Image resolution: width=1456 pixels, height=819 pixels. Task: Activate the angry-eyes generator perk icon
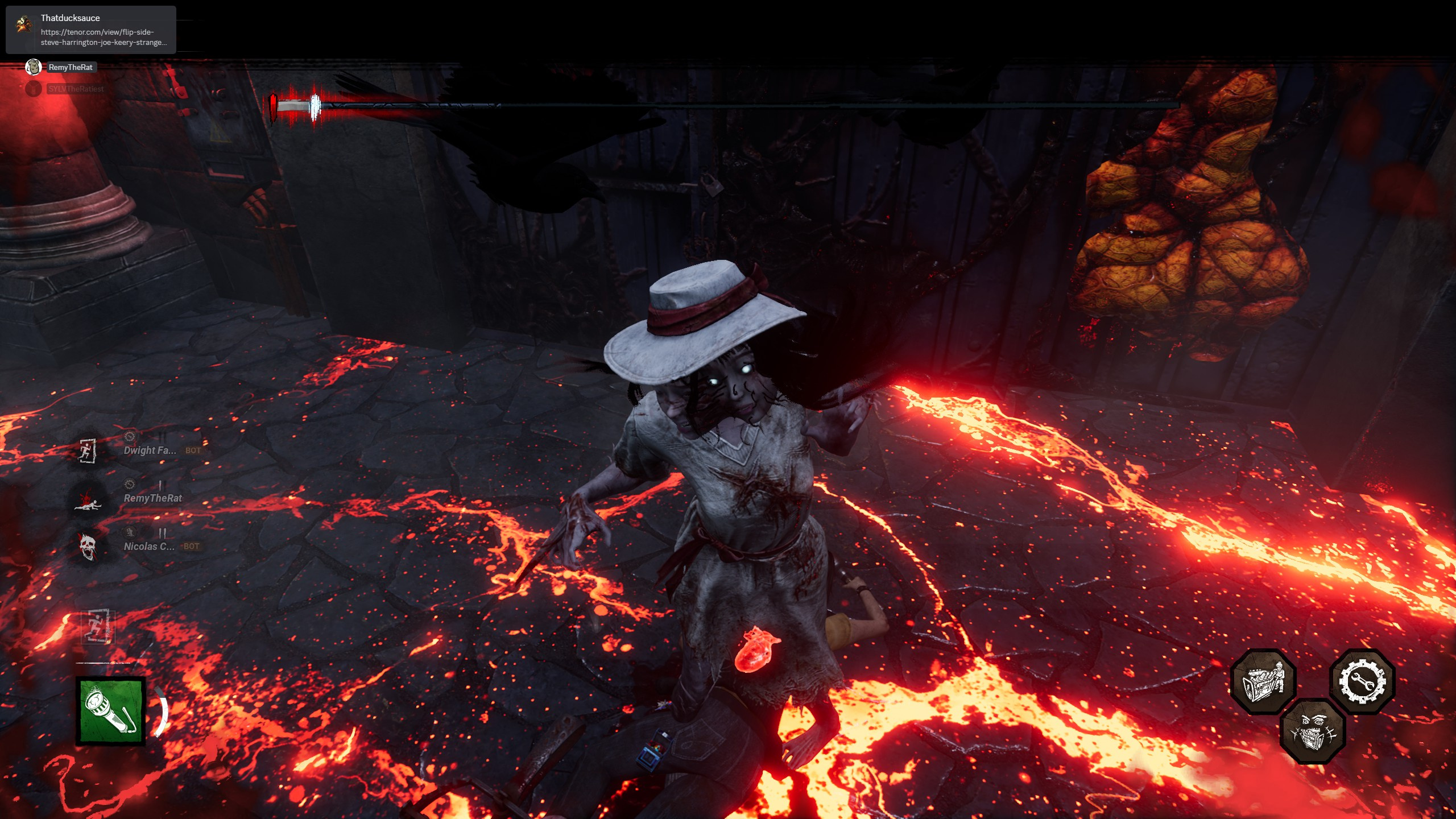coord(1313,731)
